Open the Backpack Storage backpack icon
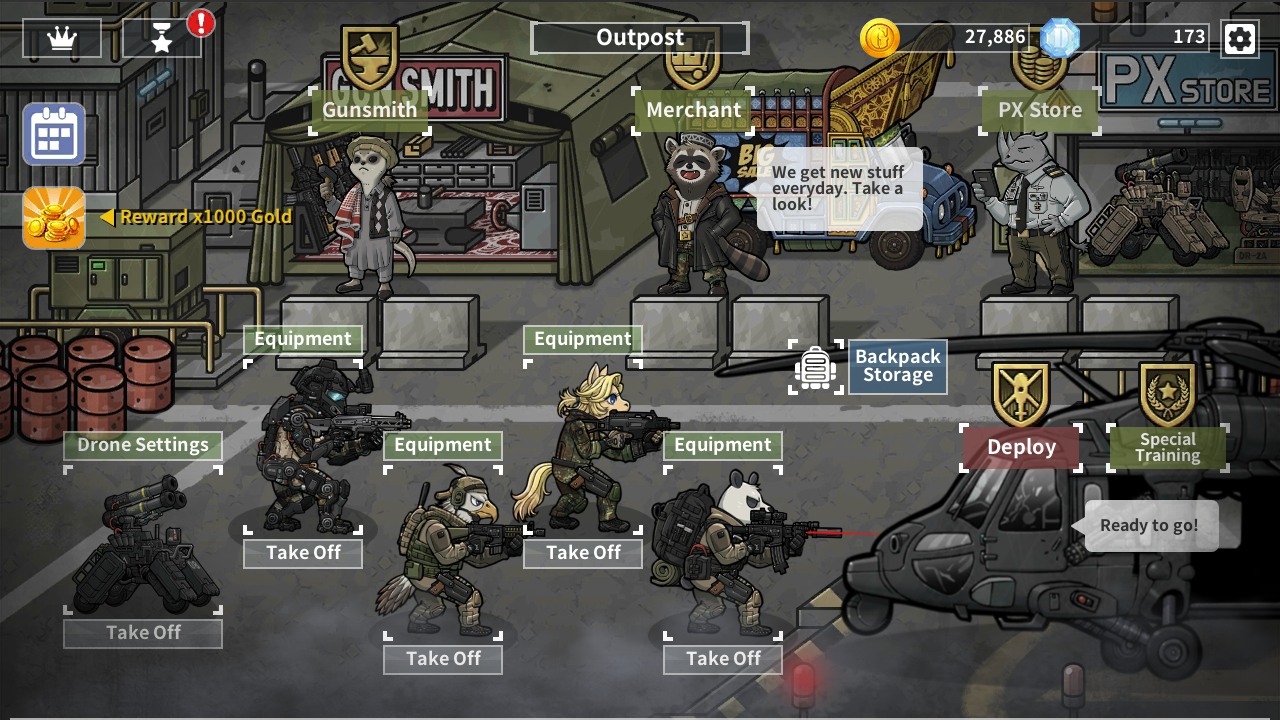Screen dimensions: 1280x720 tap(814, 367)
